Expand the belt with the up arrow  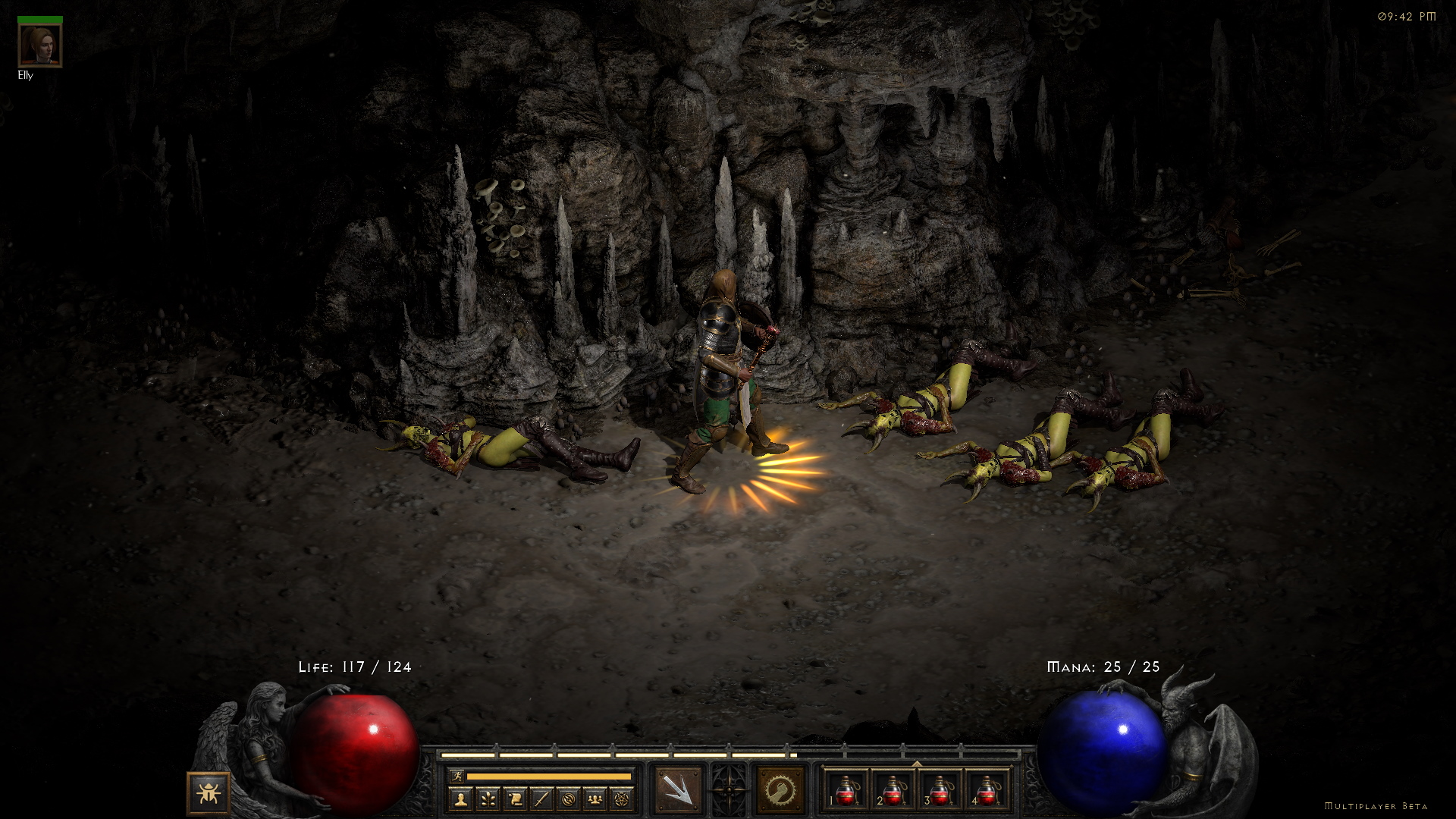(x=916, y=764)
